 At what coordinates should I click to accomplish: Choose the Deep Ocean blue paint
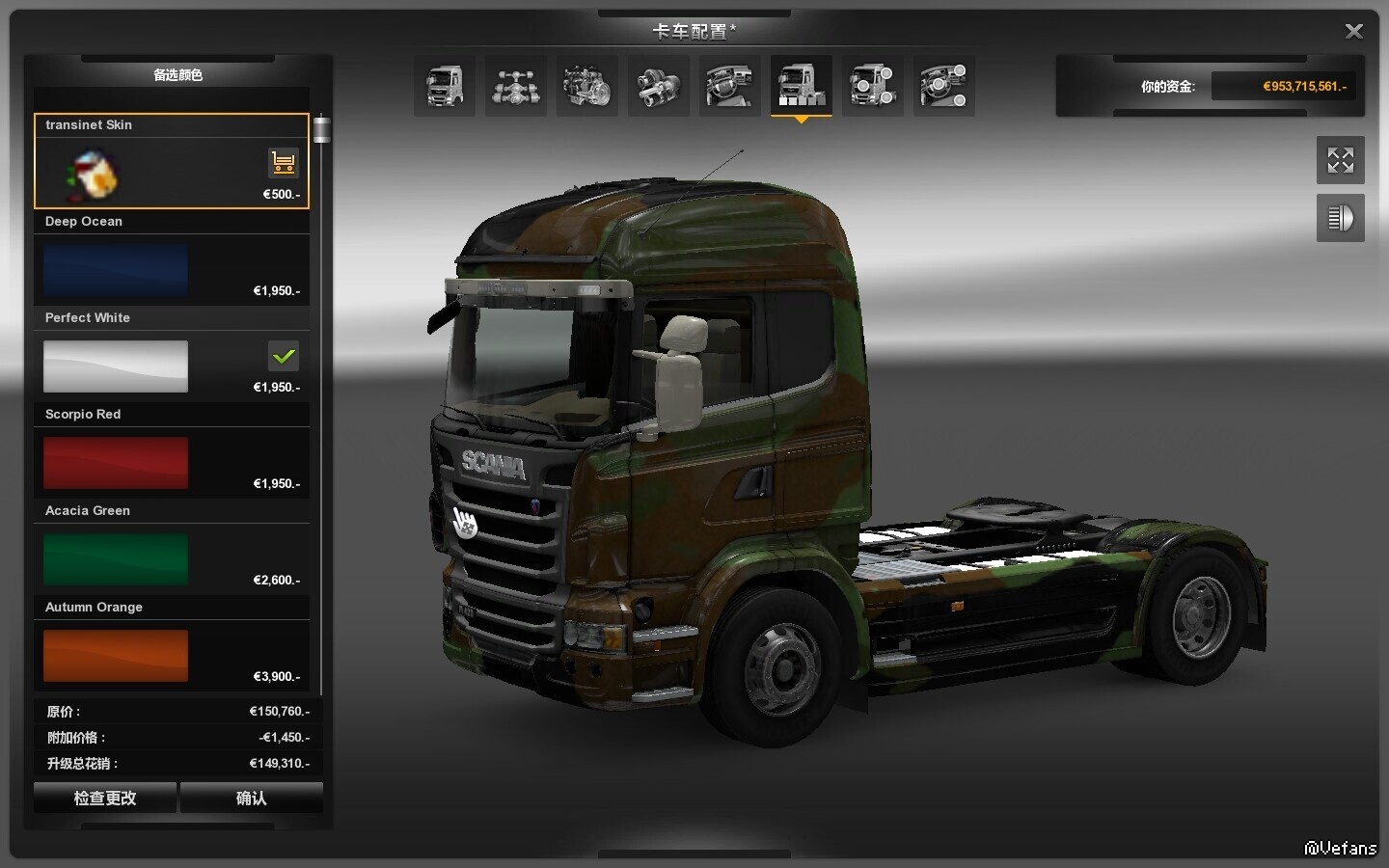pyautogui.click(x=116, y=270)
